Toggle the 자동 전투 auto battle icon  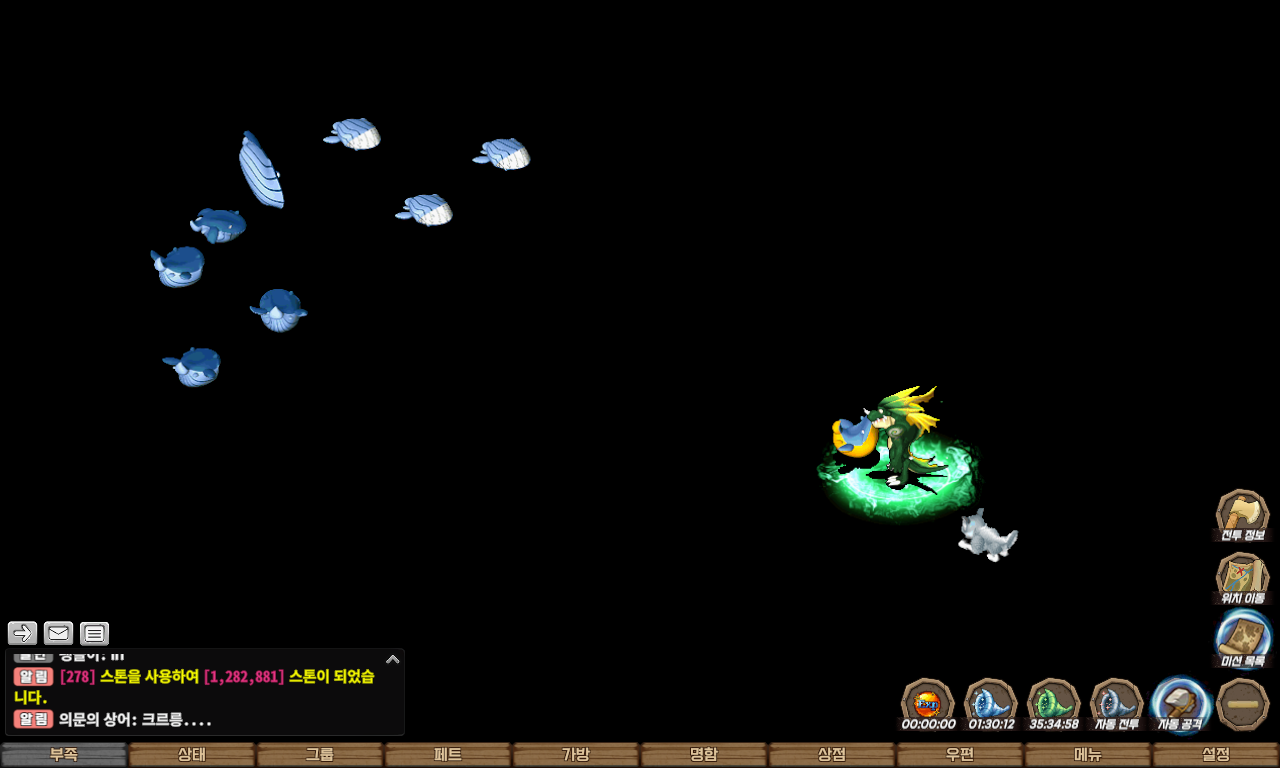(x=1116, y=704)
